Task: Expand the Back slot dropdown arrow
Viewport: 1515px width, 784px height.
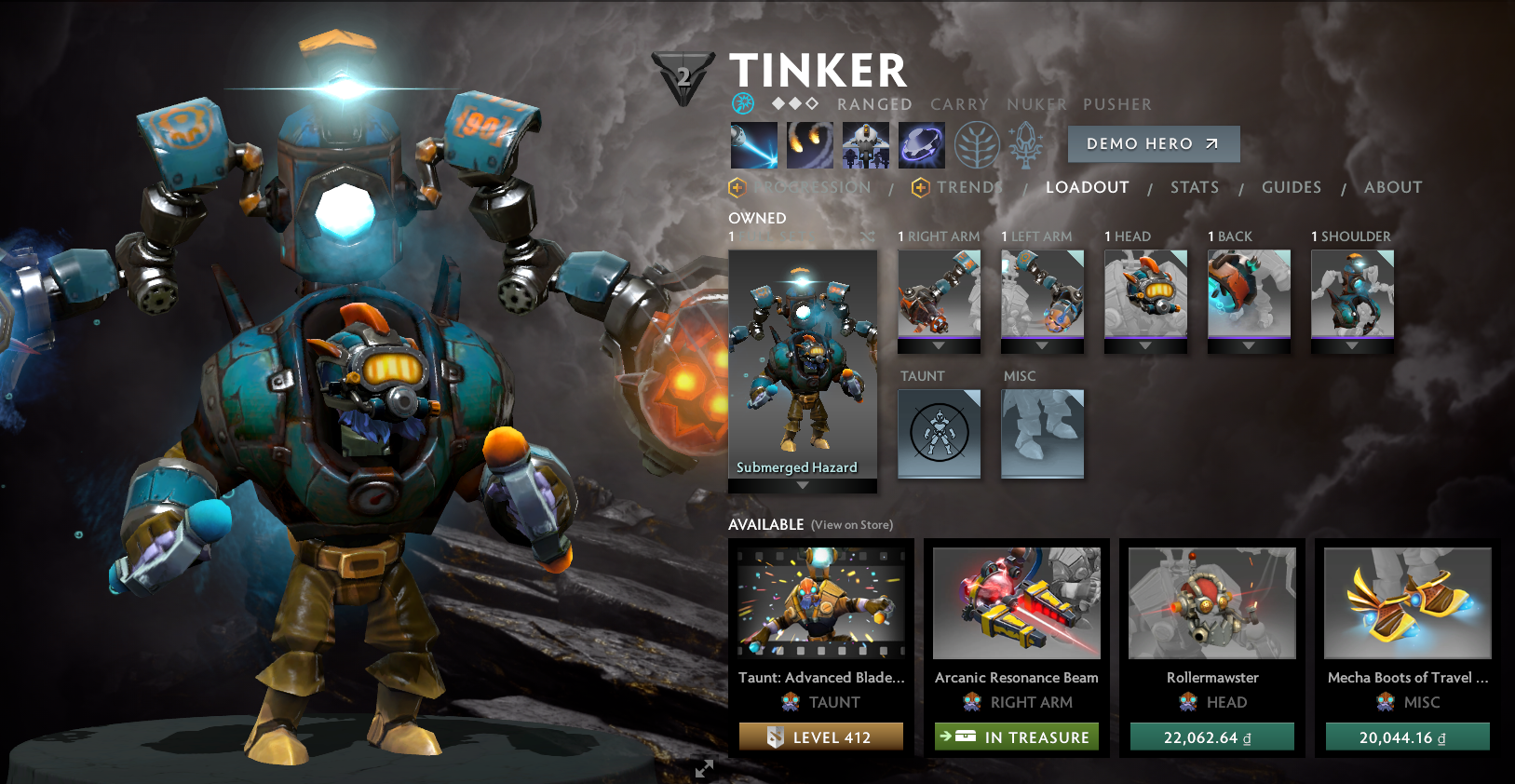Action: pyautogui.click(x=1249, y=345)
